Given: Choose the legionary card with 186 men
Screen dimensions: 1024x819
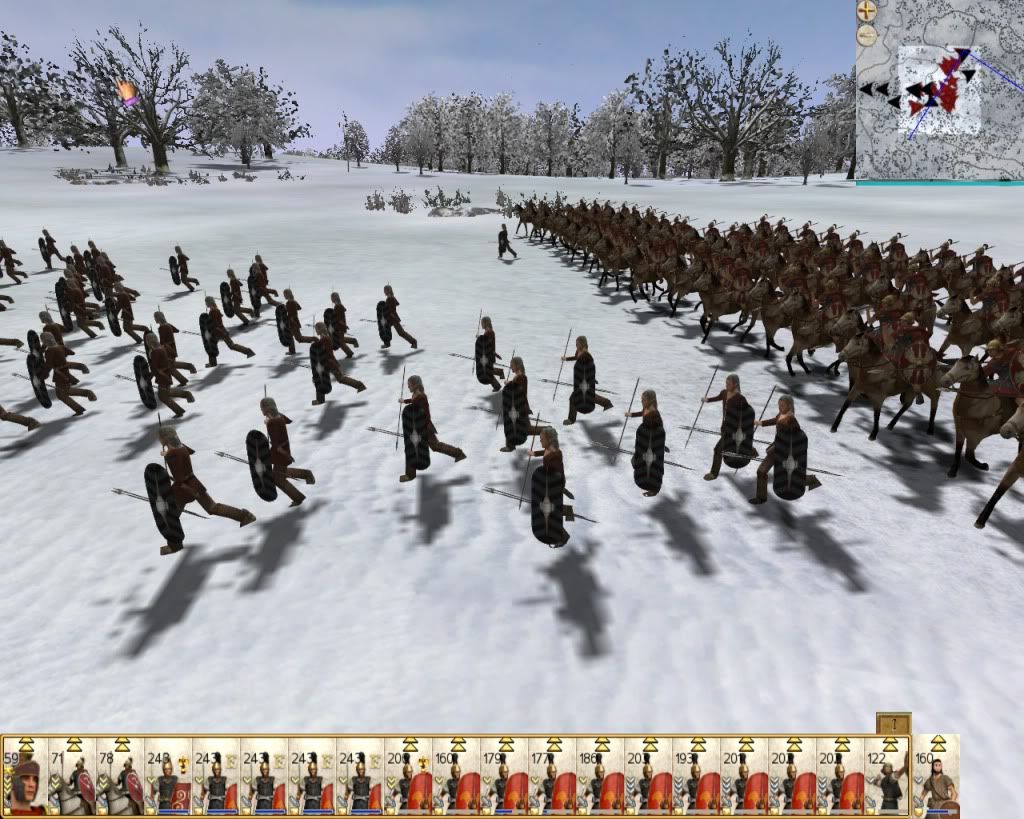Looking at the screenshot, I should (600, 777).
